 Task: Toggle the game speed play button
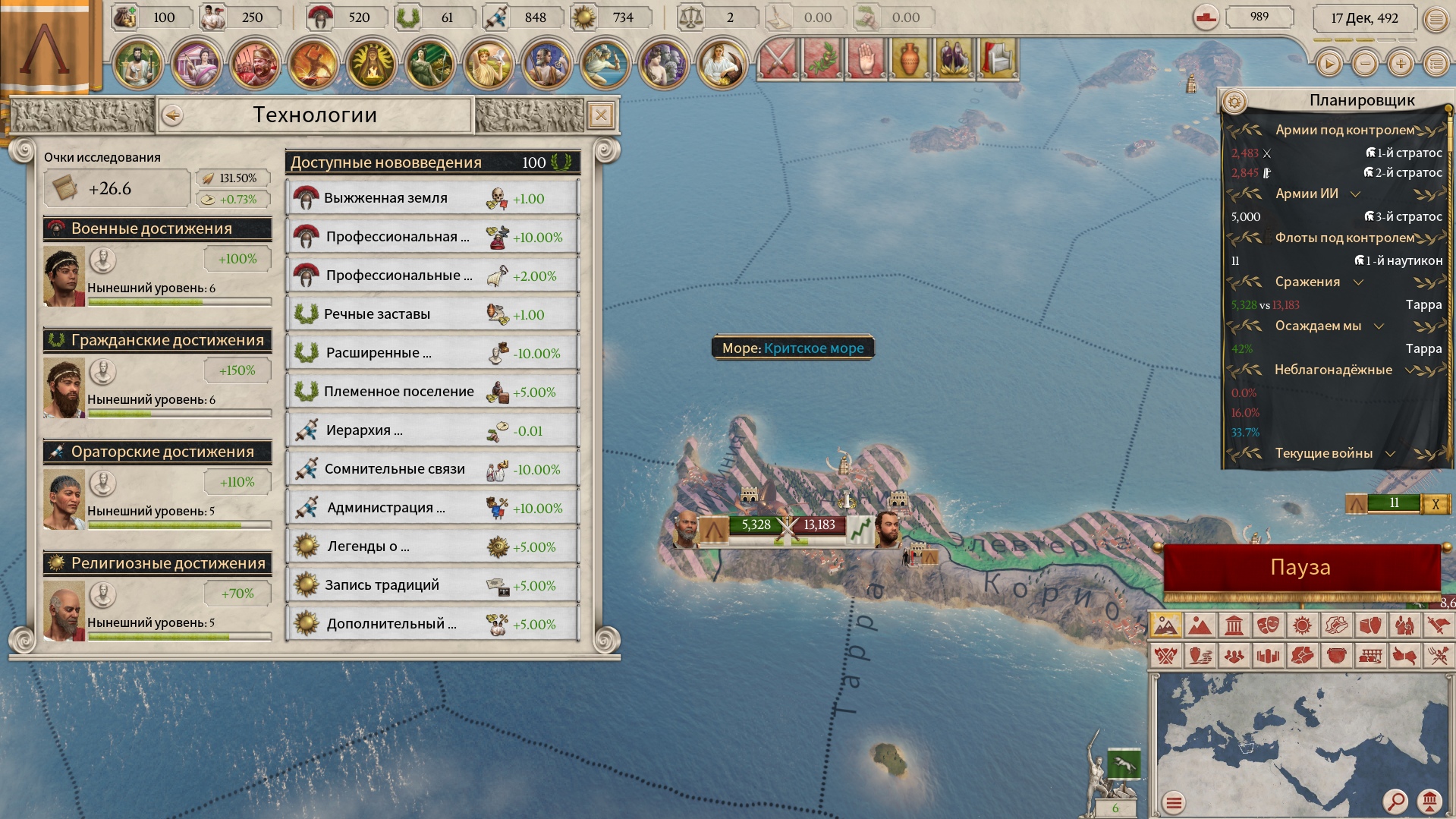pyautogui.click(x=1329, y=64)
